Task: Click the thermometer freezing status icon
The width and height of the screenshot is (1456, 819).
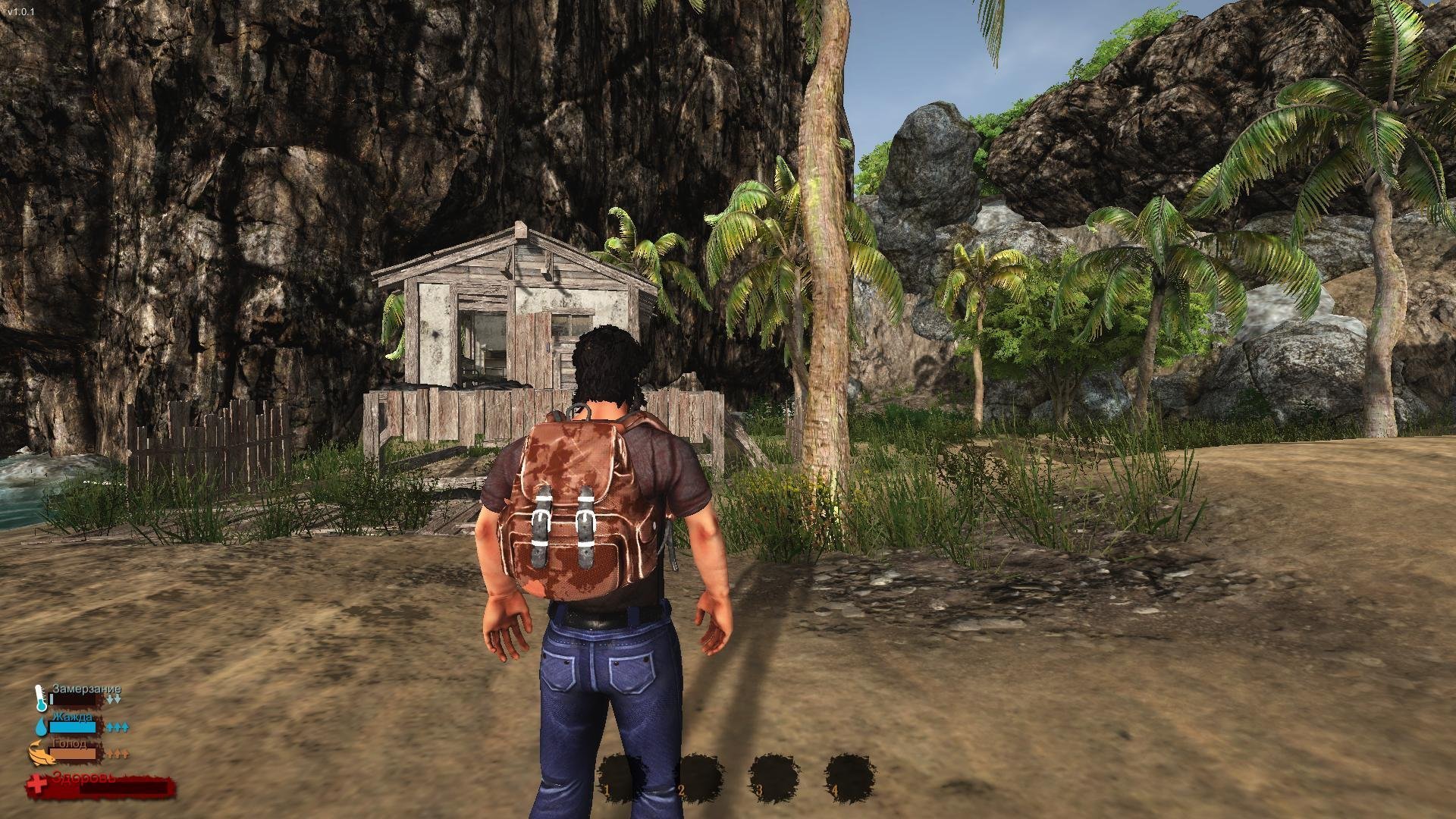Action: tap(40, 697)
